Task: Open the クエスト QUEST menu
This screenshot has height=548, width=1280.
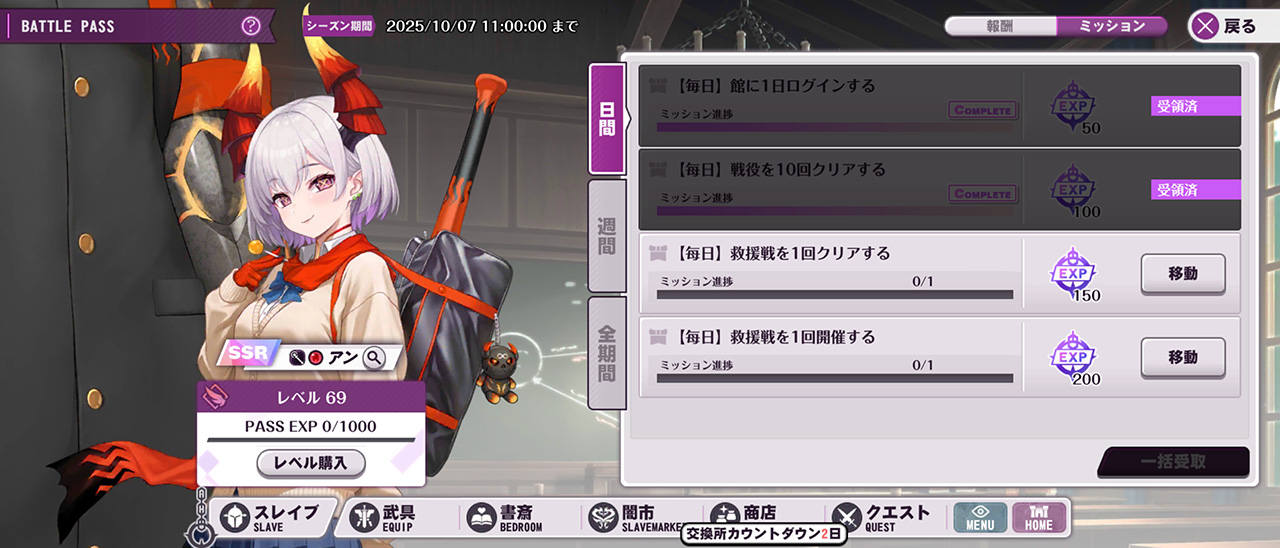Action: click(x=884, y=516)
